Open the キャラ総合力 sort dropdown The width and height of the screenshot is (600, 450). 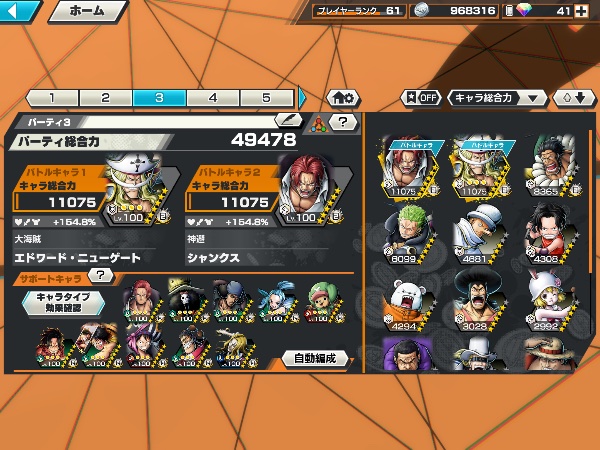497,98
